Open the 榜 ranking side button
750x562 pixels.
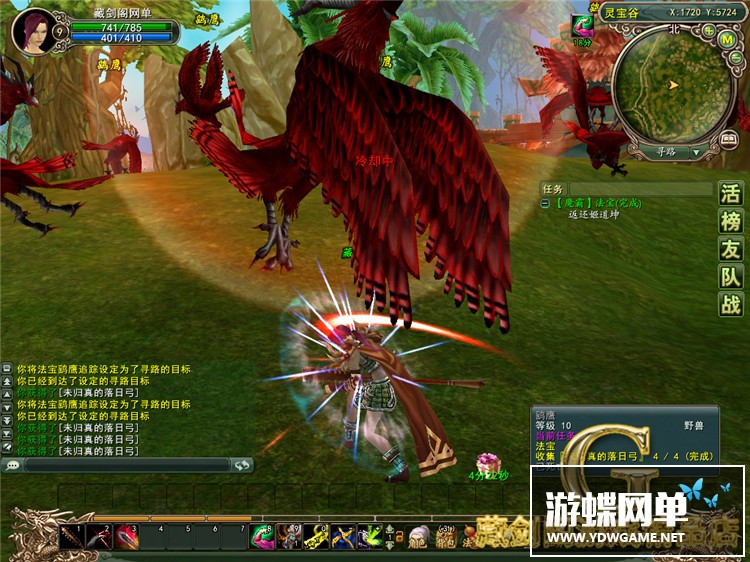click(x=731, y=222)
